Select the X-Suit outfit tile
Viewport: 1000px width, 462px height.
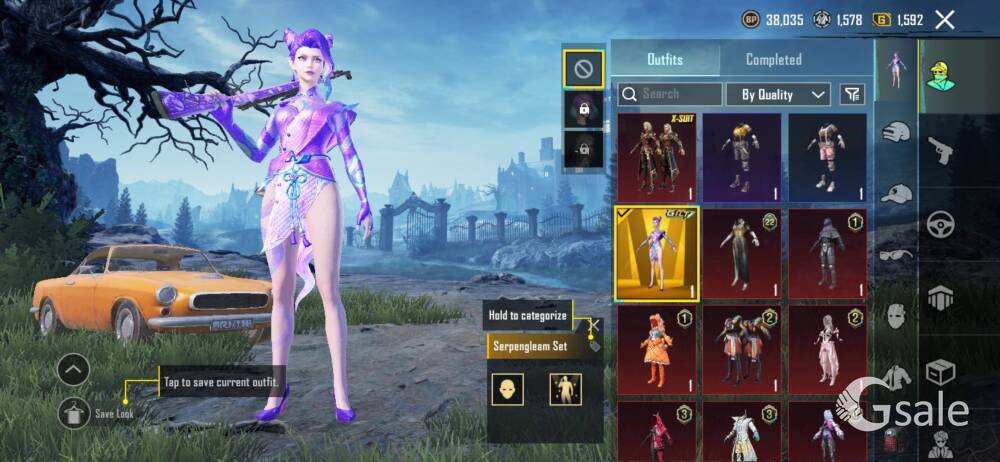pos(656,157)
